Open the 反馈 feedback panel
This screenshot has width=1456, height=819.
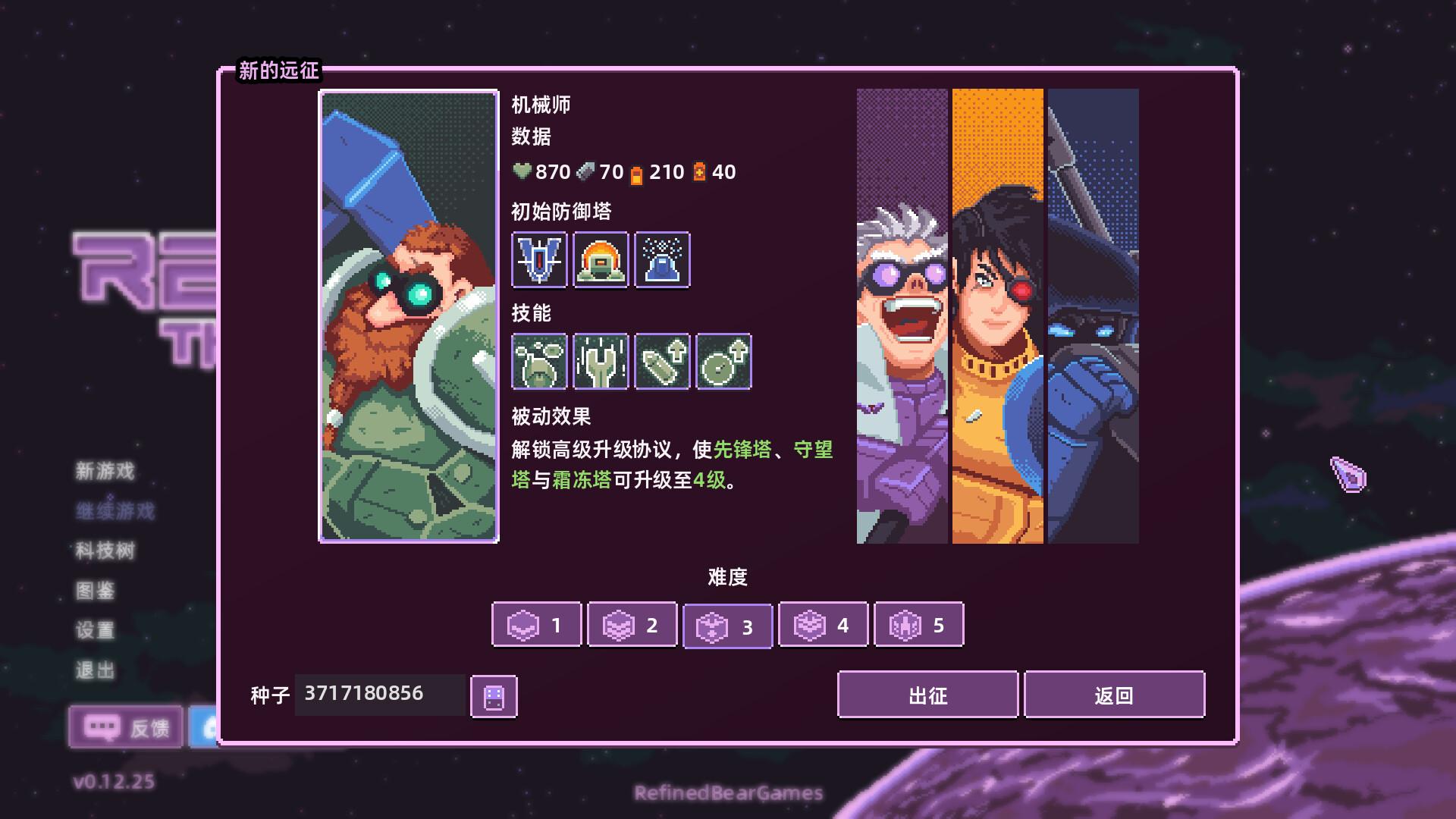point(125,727)
